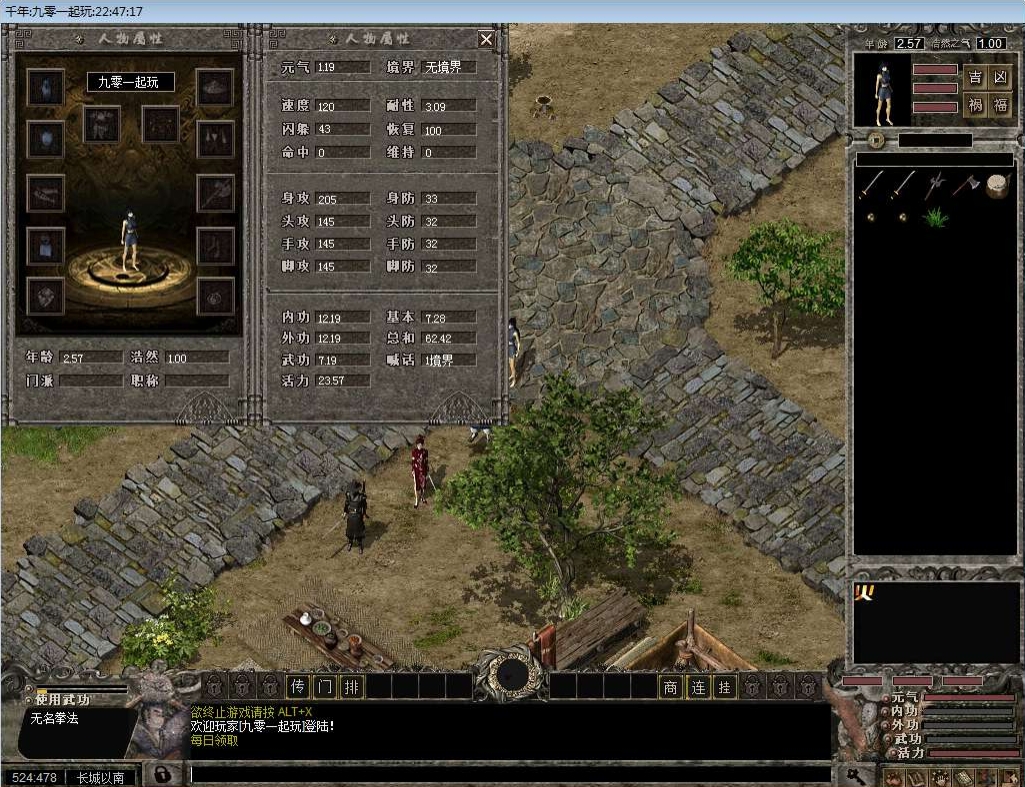Focus the chat input field
Viewport: 1025px width, 787px height.
(510, 774)
